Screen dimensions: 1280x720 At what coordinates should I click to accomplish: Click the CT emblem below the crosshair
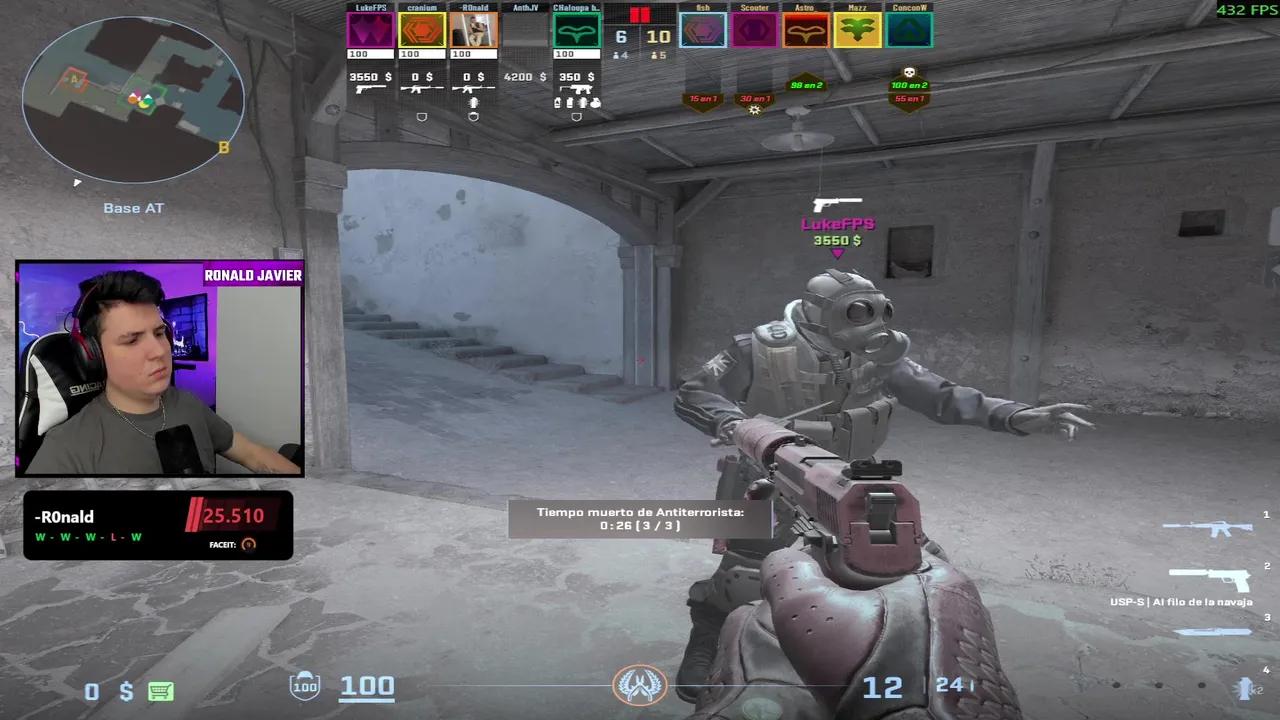[x=640, y=683]
